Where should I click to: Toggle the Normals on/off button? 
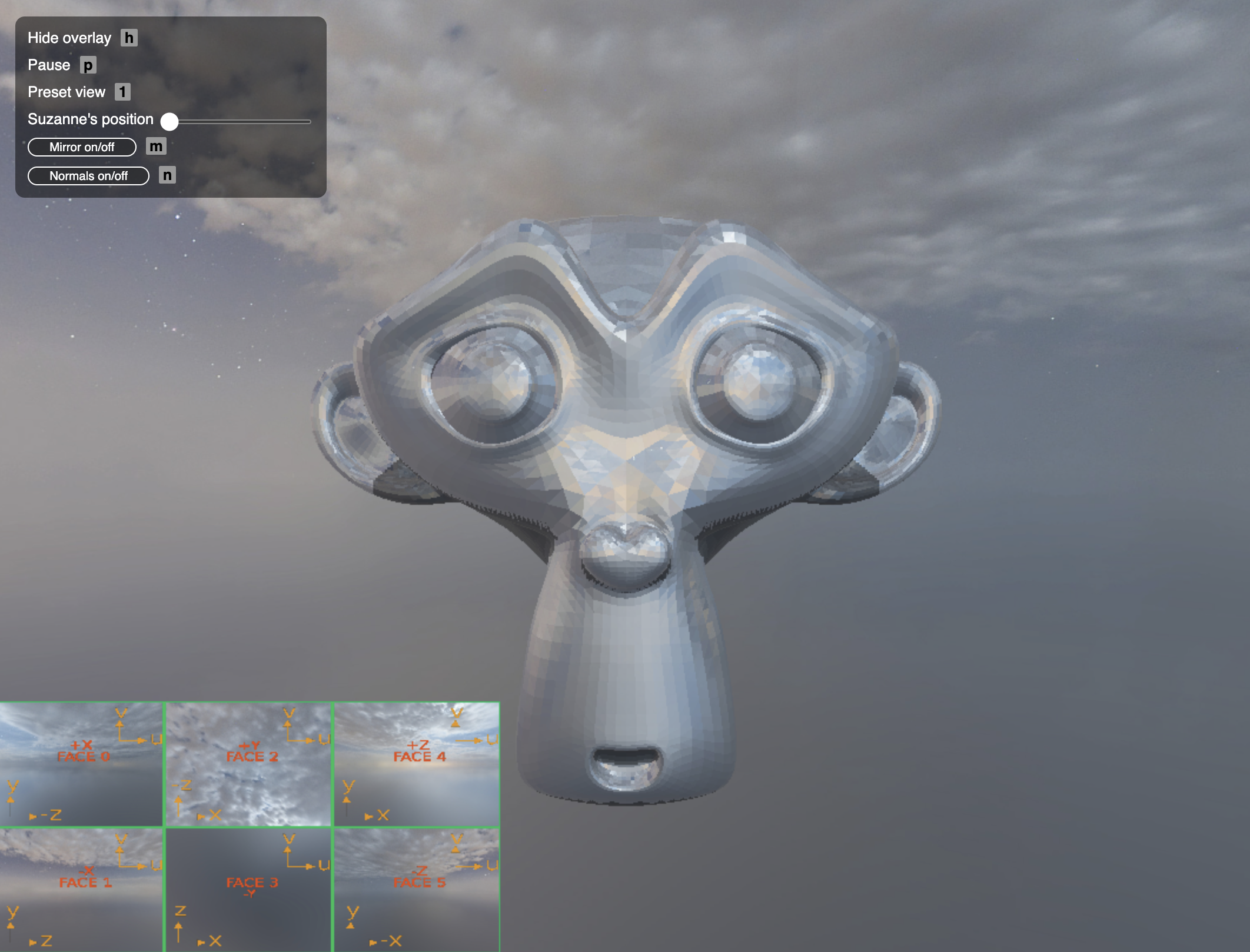coord(88,176)
